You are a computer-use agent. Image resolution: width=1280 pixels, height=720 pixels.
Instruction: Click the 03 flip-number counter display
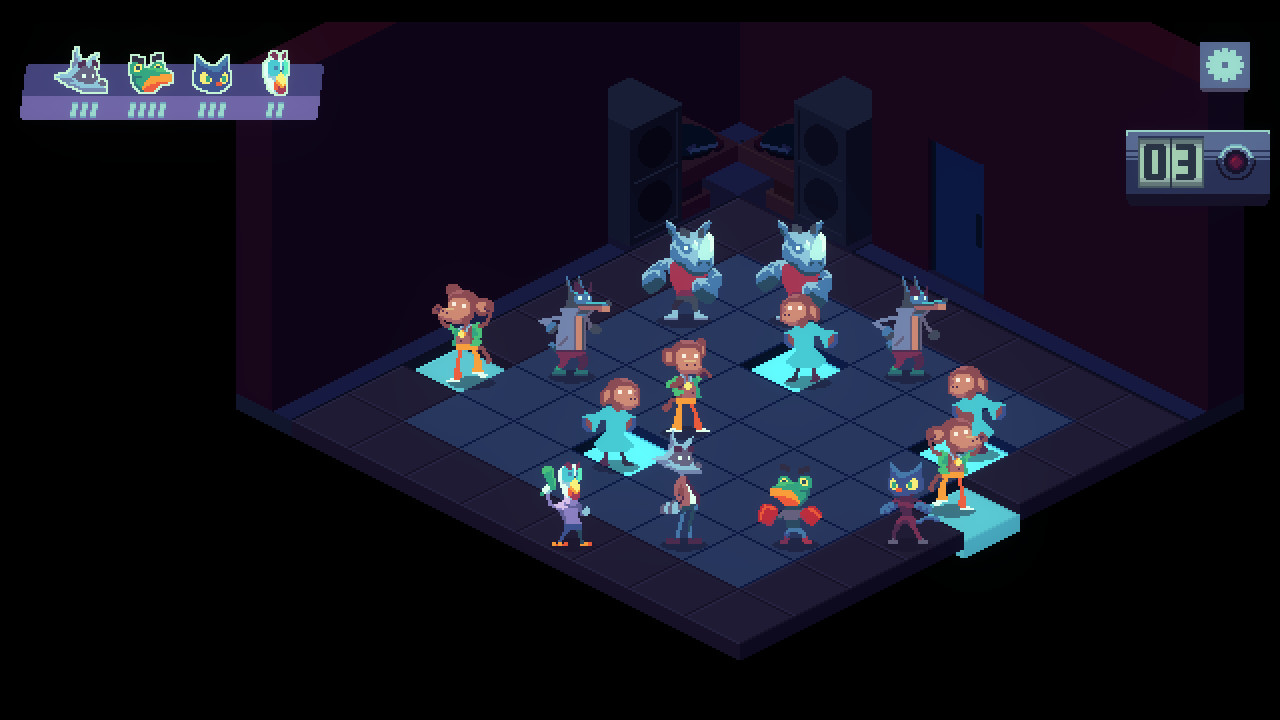tap(1168, 162)
